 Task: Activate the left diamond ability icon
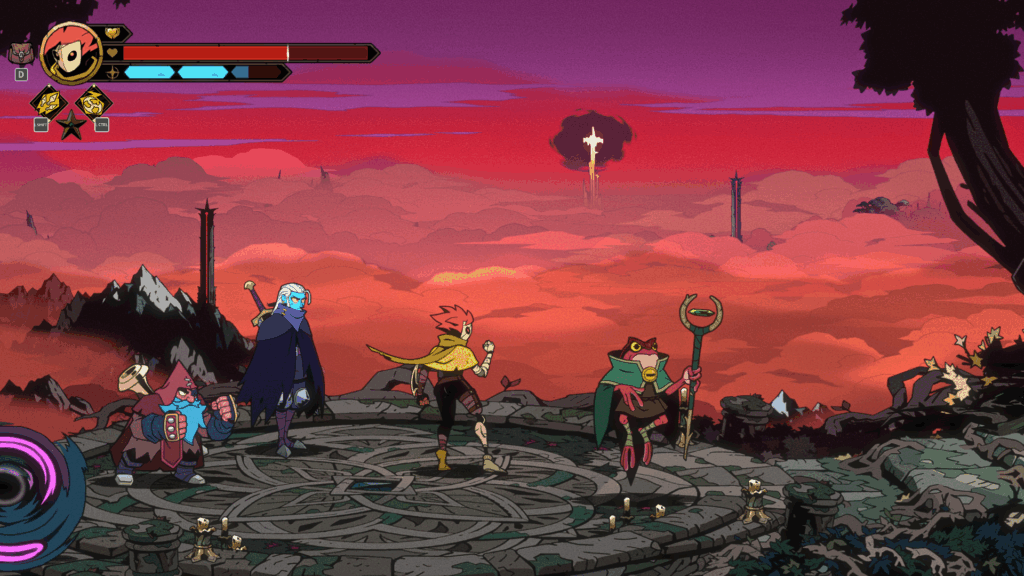[x=47, y=101]
